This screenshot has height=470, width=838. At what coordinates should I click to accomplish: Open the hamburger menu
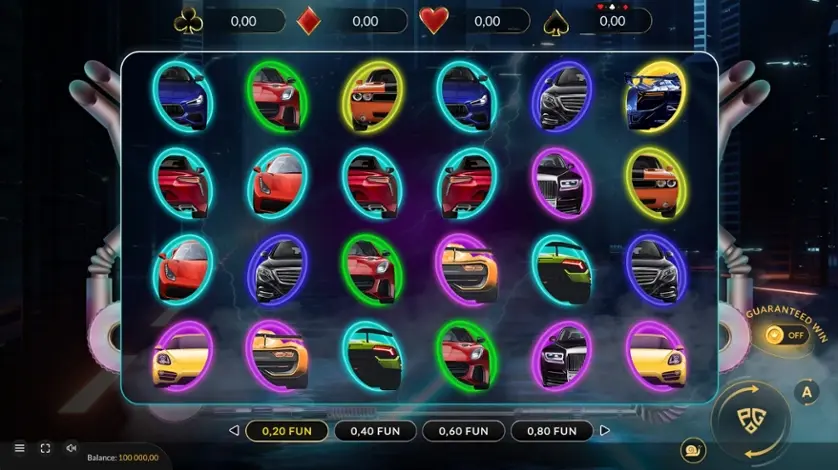(19, 448)
